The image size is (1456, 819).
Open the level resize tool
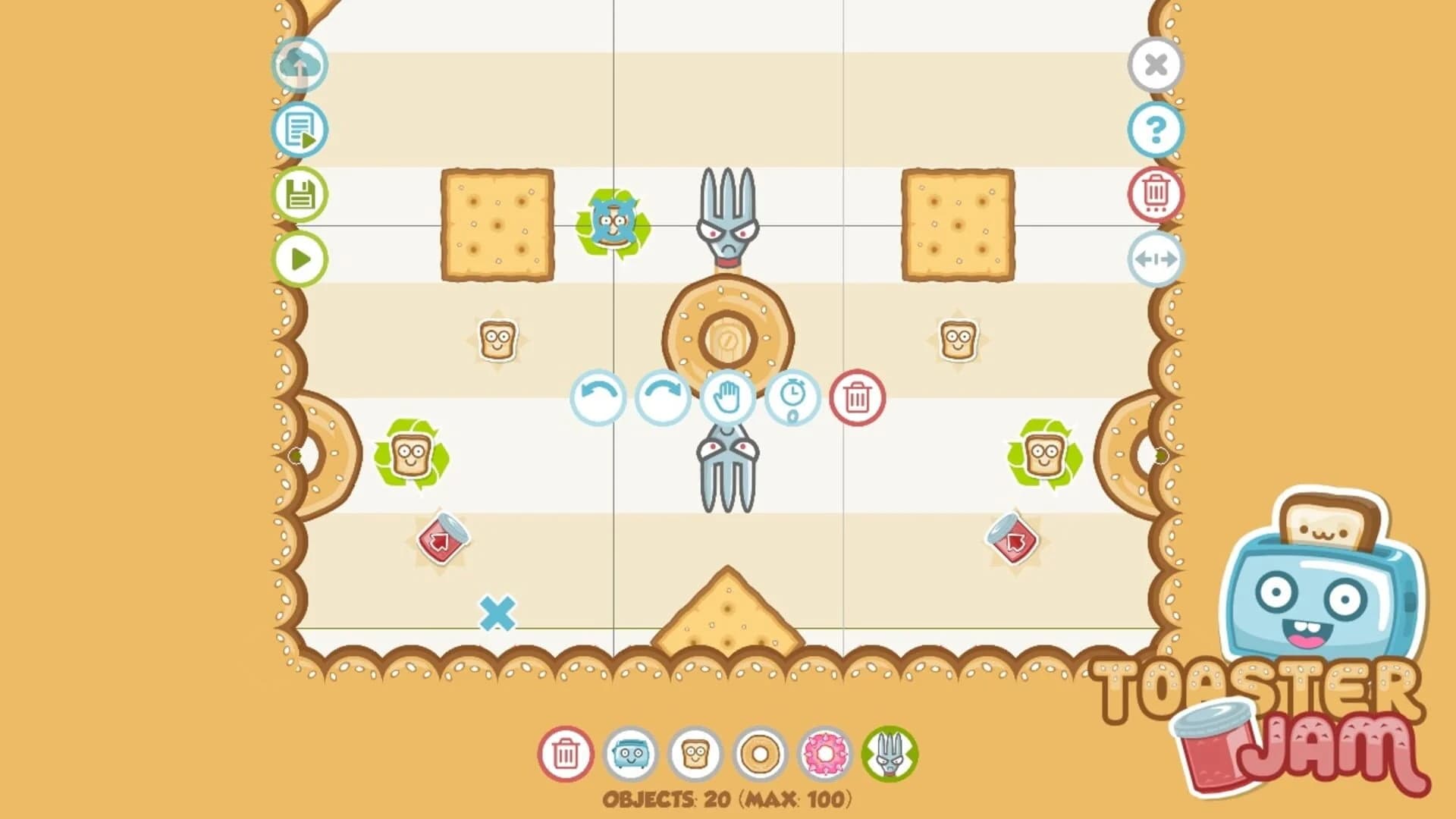coord(1156,259)
